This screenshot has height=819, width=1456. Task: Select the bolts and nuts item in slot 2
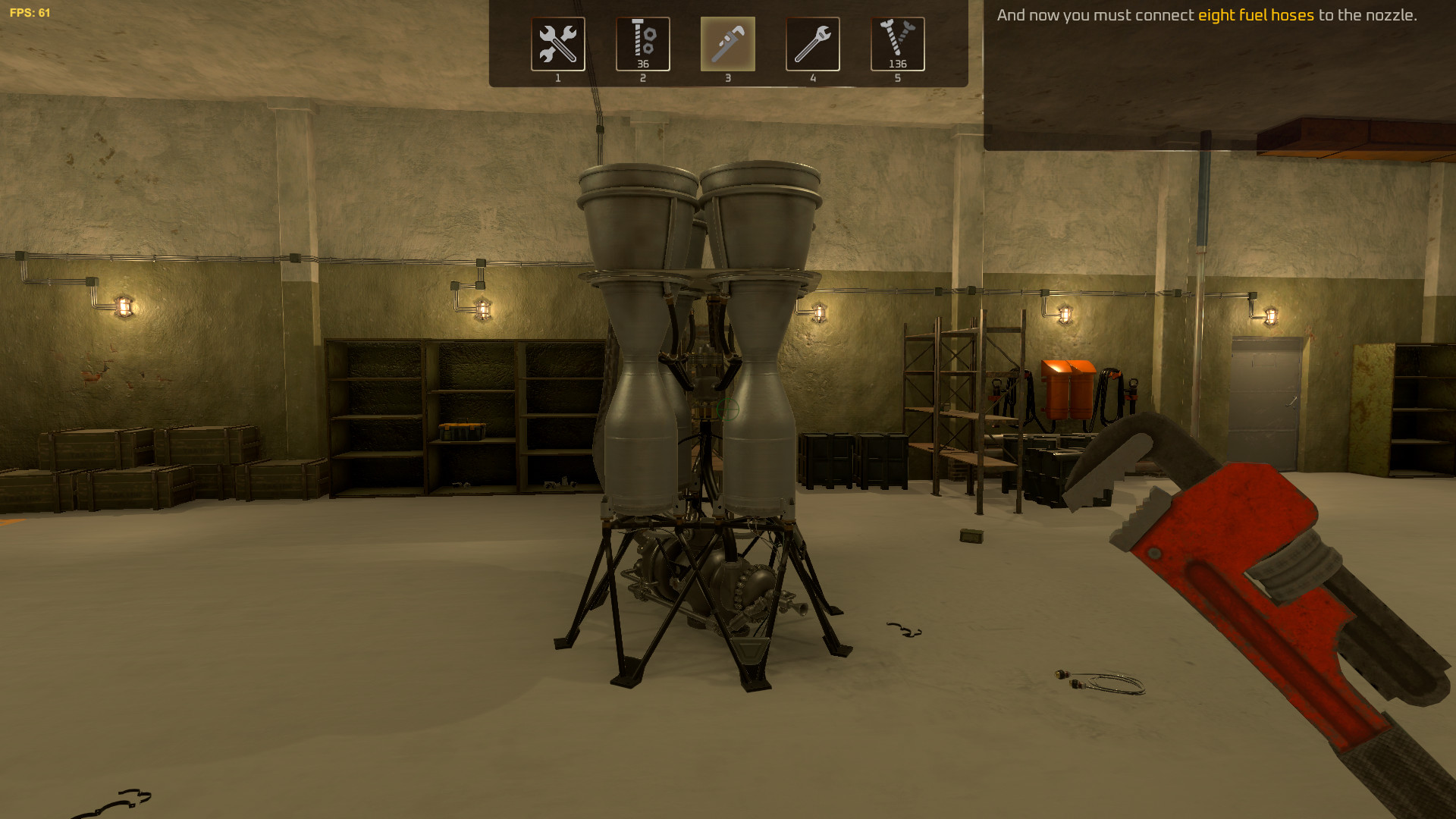pyautogui.click(x=643, y=43)
